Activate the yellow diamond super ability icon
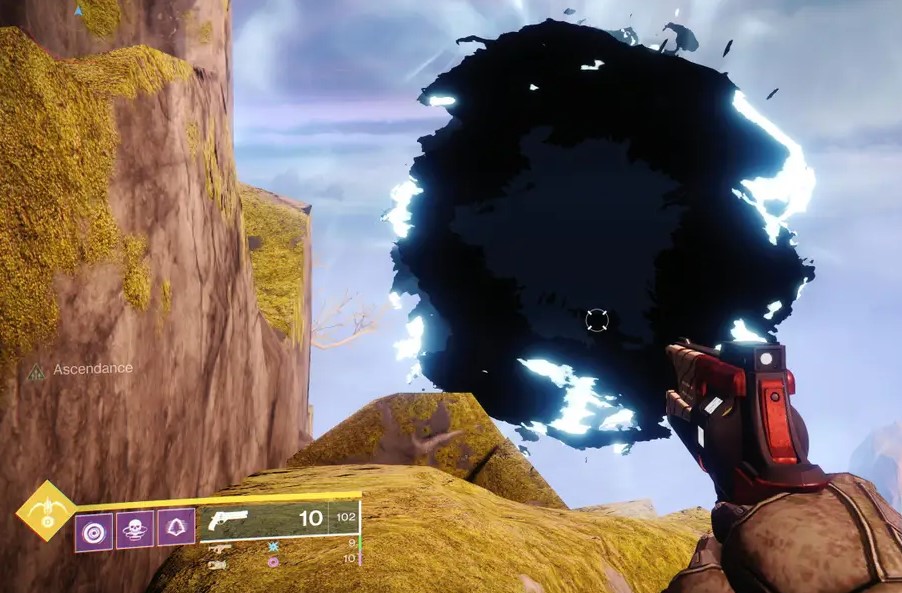This screenshot has height=593, width=902. (45, 510)
